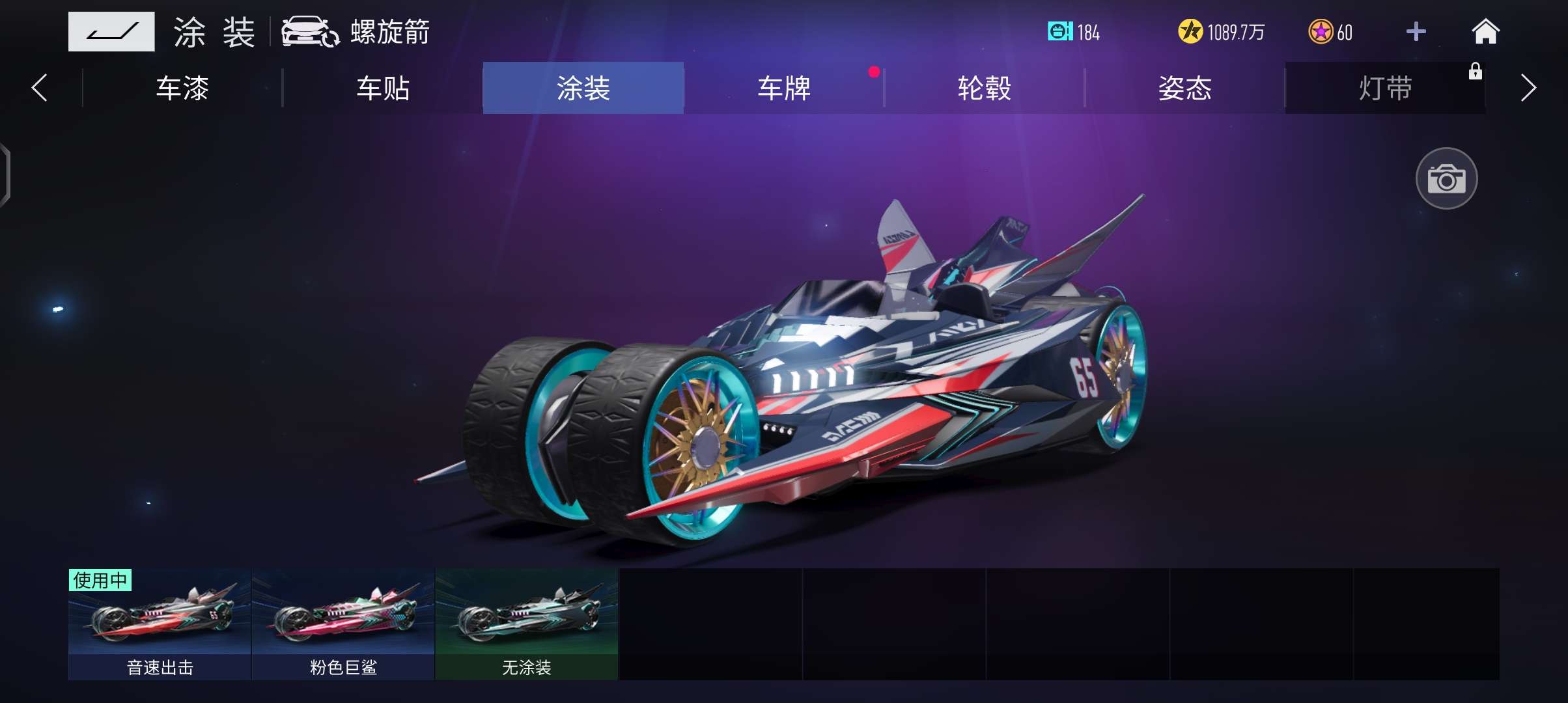Click the lock icon on 灯带 tab
Viewport: 1568px width, 703px height.
tap(1474, 72)
